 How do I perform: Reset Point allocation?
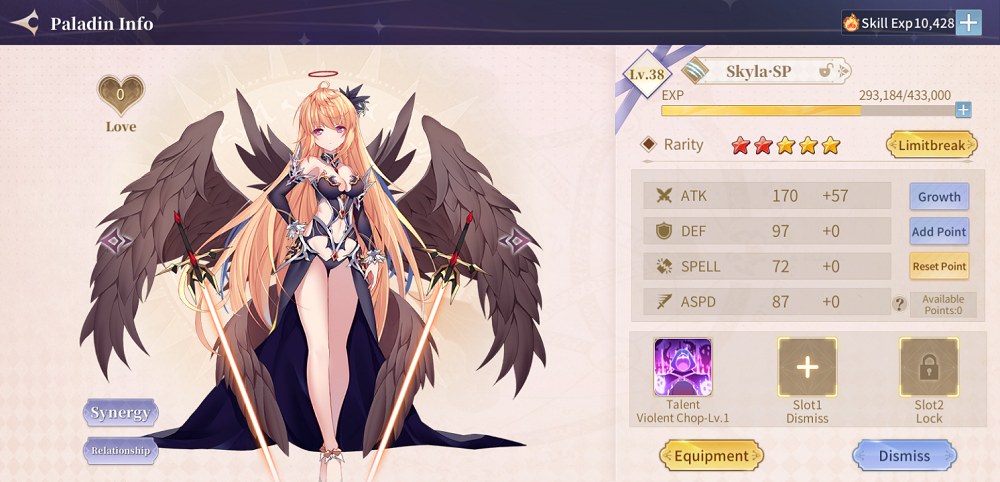[939, 267]
